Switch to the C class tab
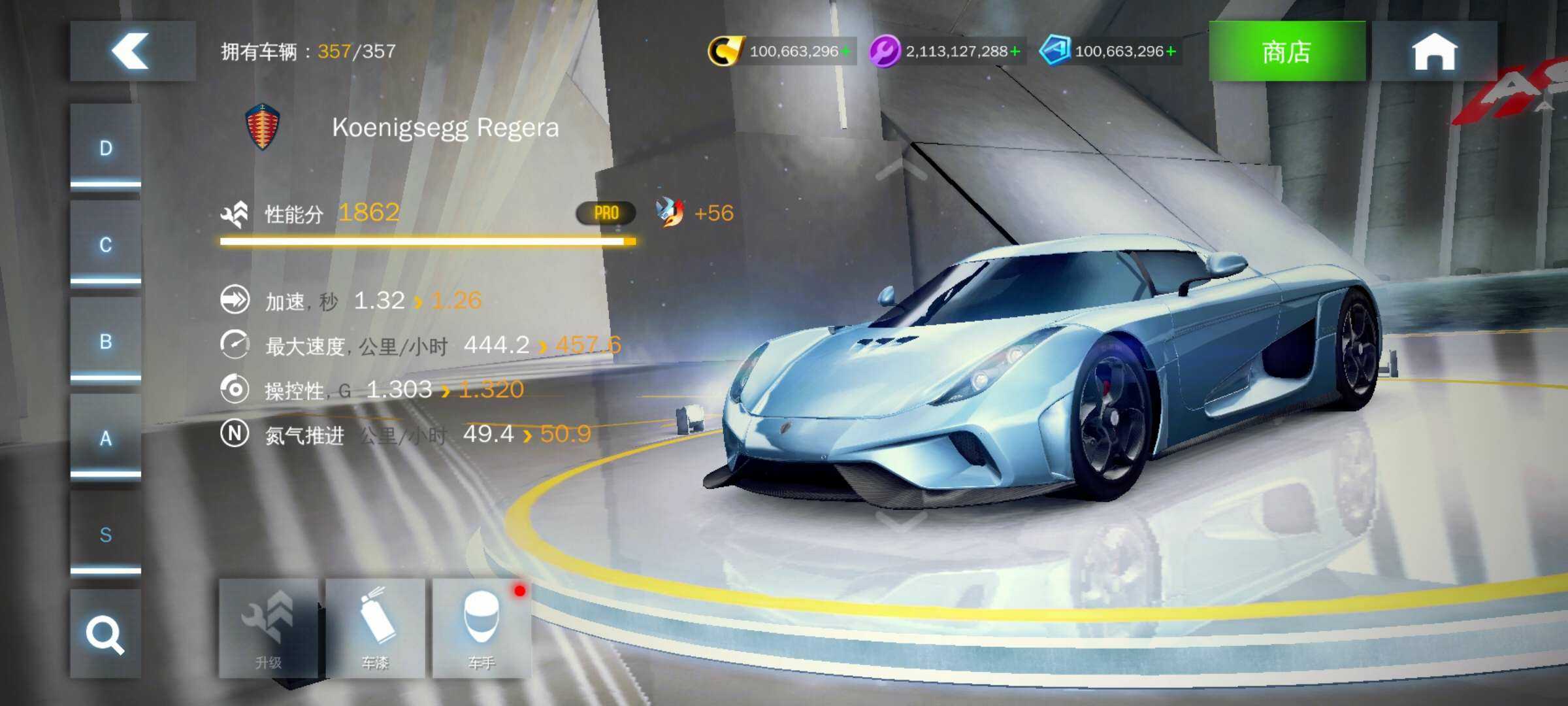 pos(106,245)
